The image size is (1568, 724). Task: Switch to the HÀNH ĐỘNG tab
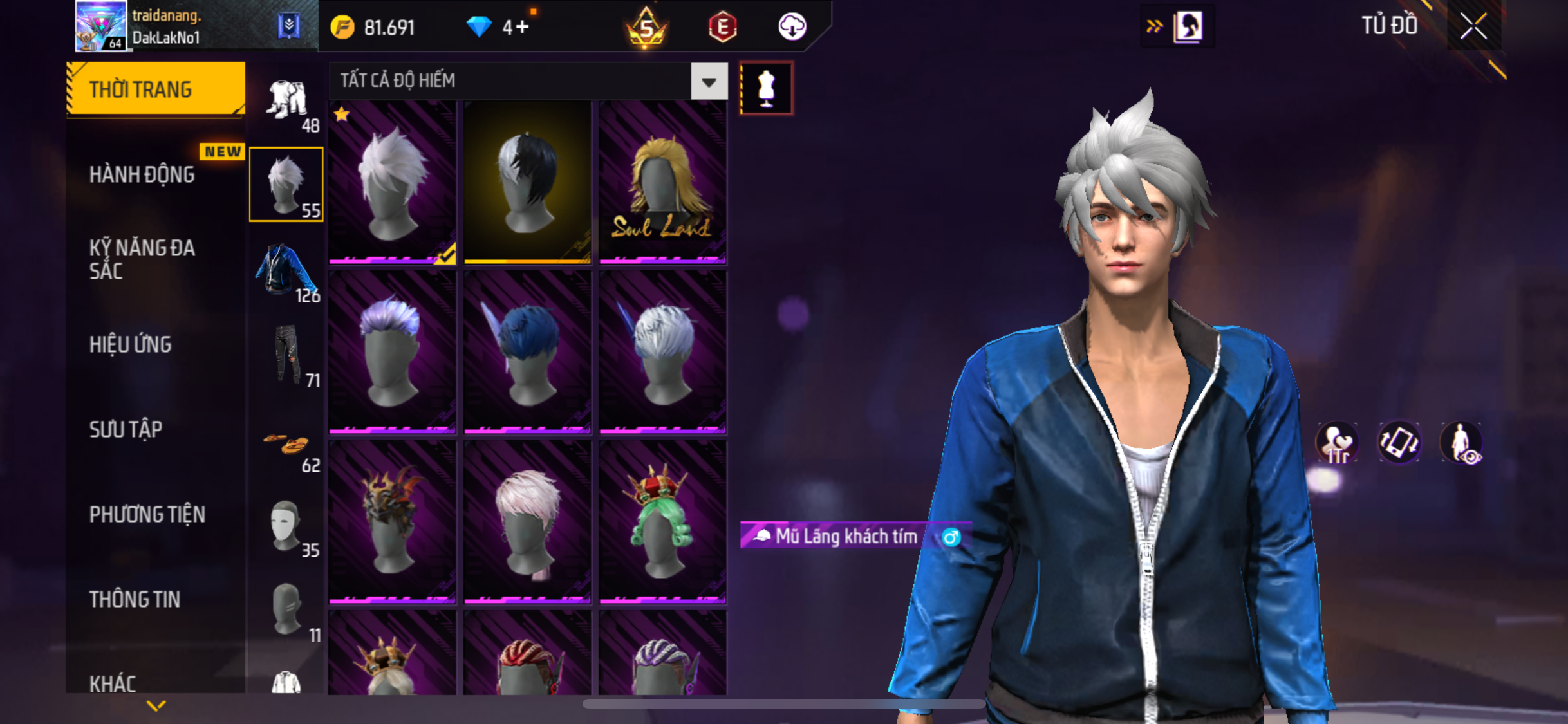[142, 174]
